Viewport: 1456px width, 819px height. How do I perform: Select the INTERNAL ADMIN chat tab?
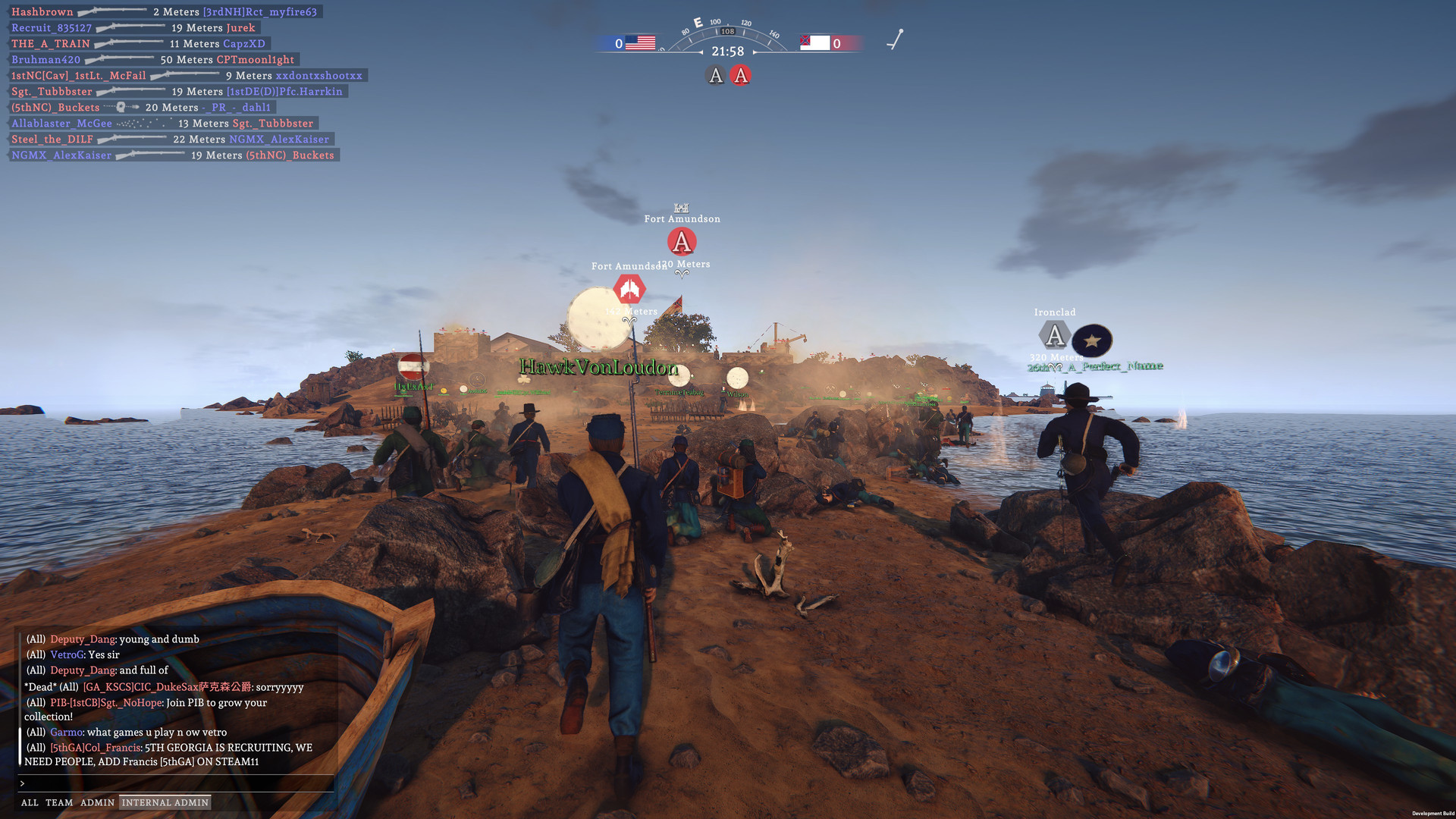pyautogui.click(x=164, y=802)
